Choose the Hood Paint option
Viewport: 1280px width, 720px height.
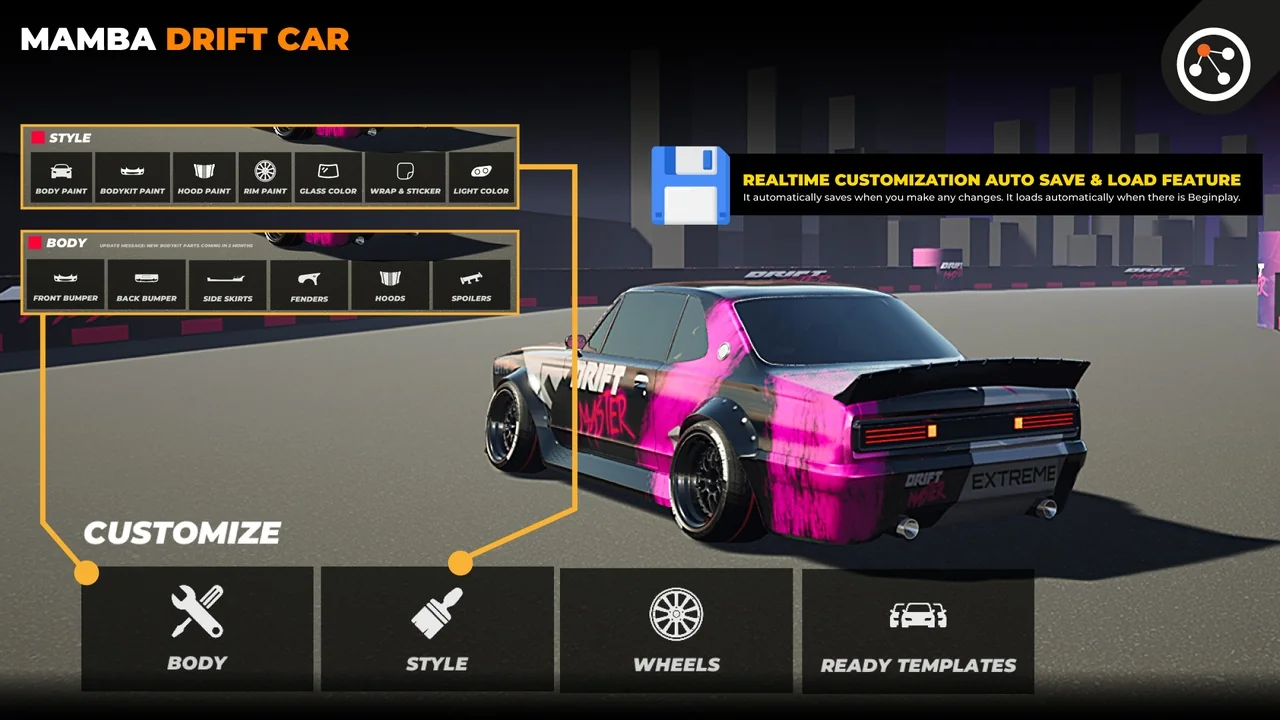click(204, 177)
